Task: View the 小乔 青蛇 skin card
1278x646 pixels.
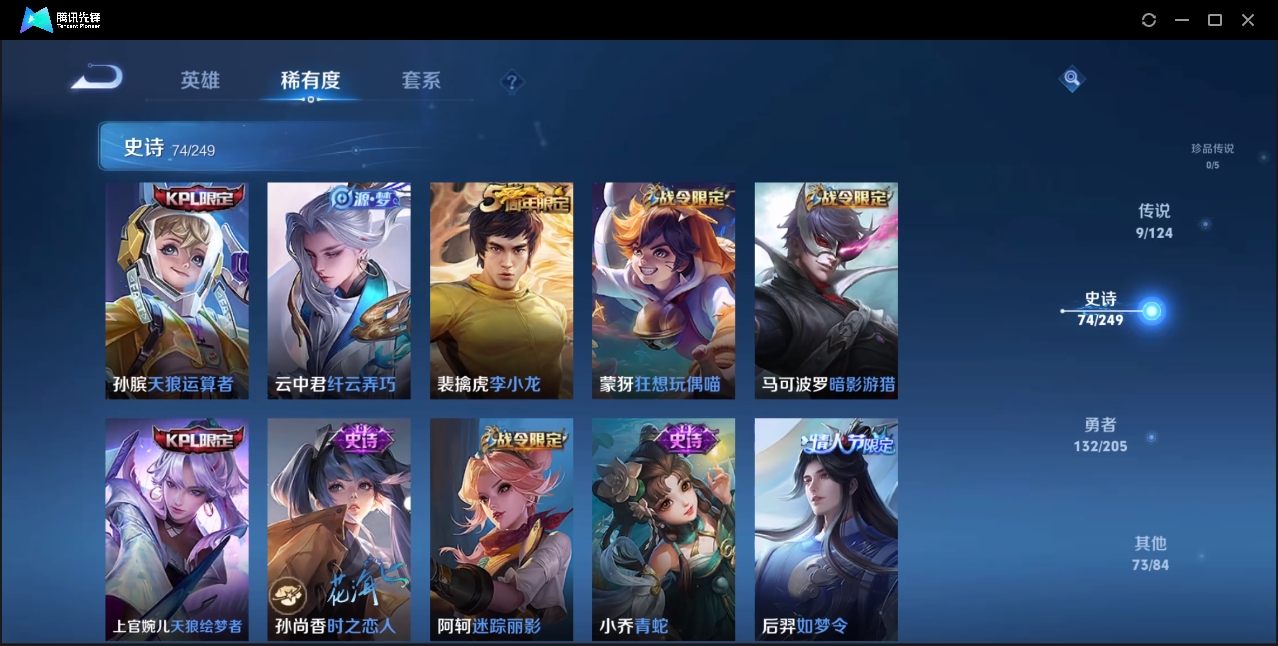Action: pos(664,529)
